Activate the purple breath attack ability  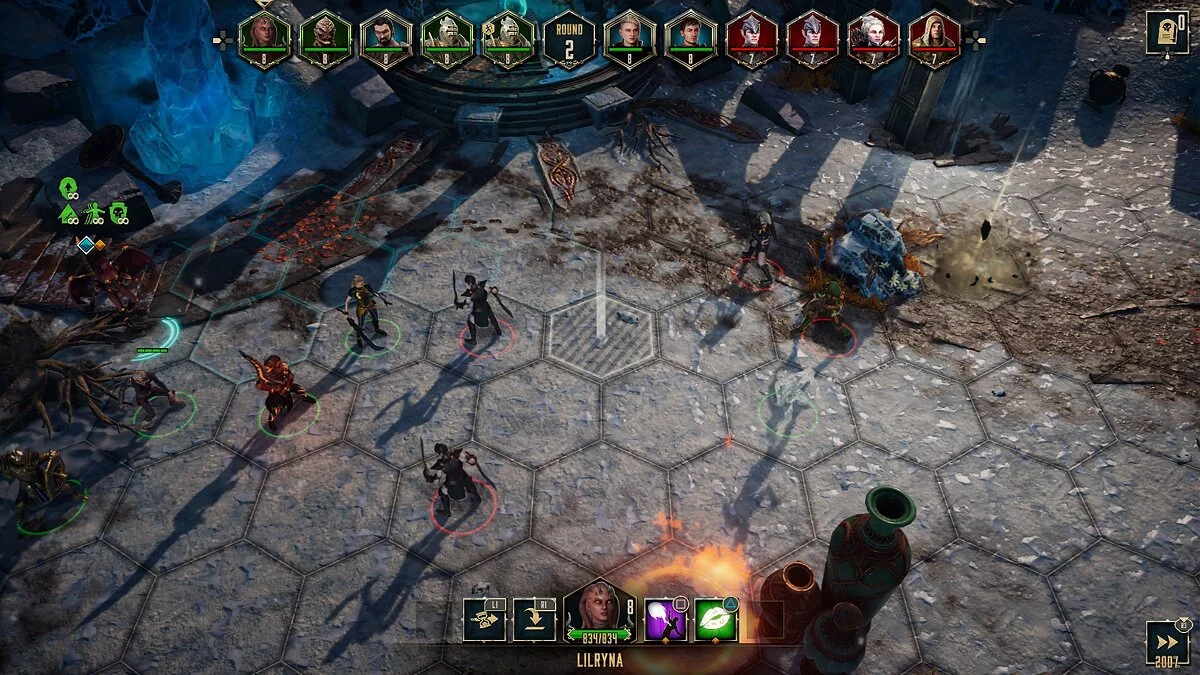coord(664,620)
